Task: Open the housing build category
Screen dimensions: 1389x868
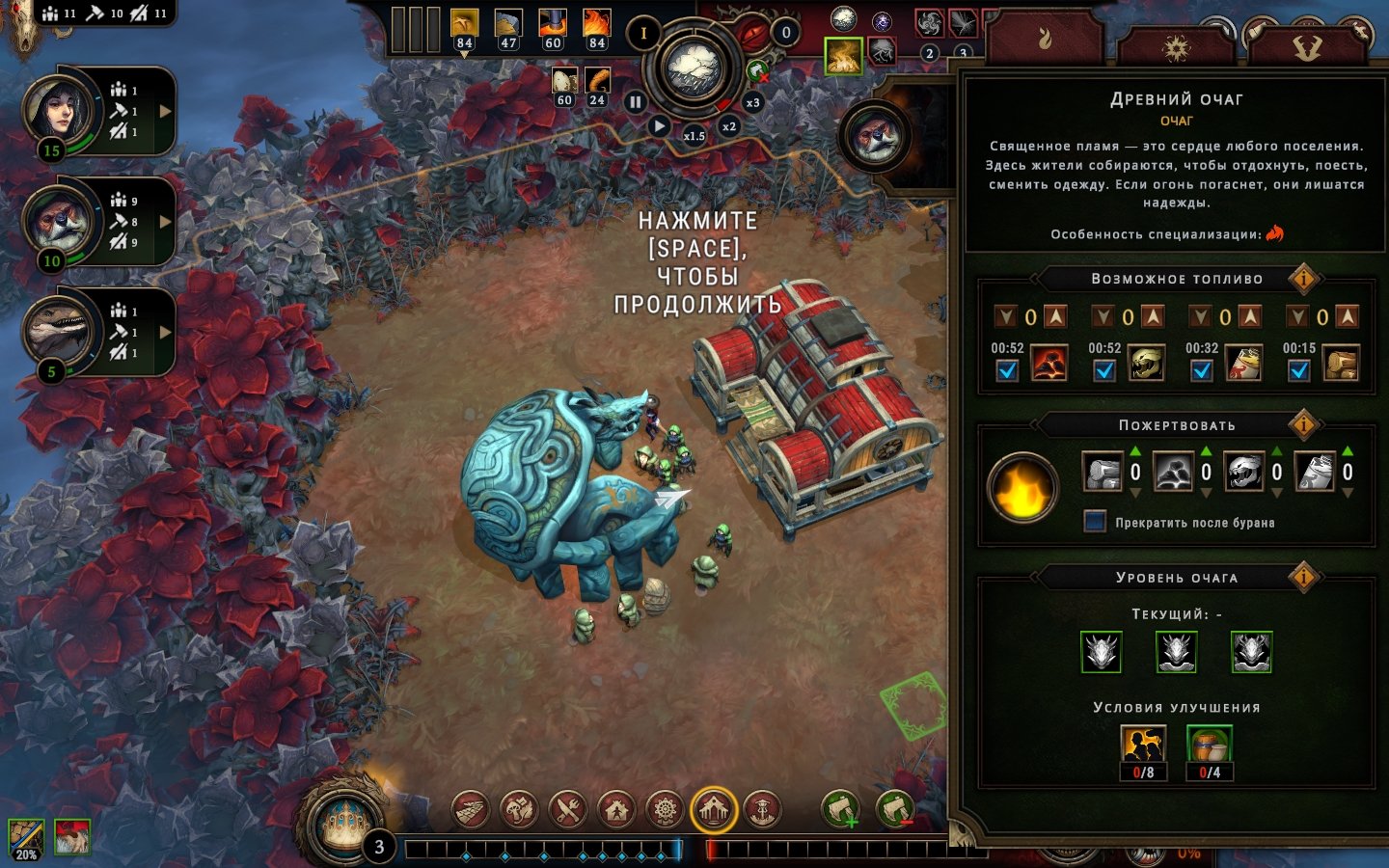Action: pos(617,809)
